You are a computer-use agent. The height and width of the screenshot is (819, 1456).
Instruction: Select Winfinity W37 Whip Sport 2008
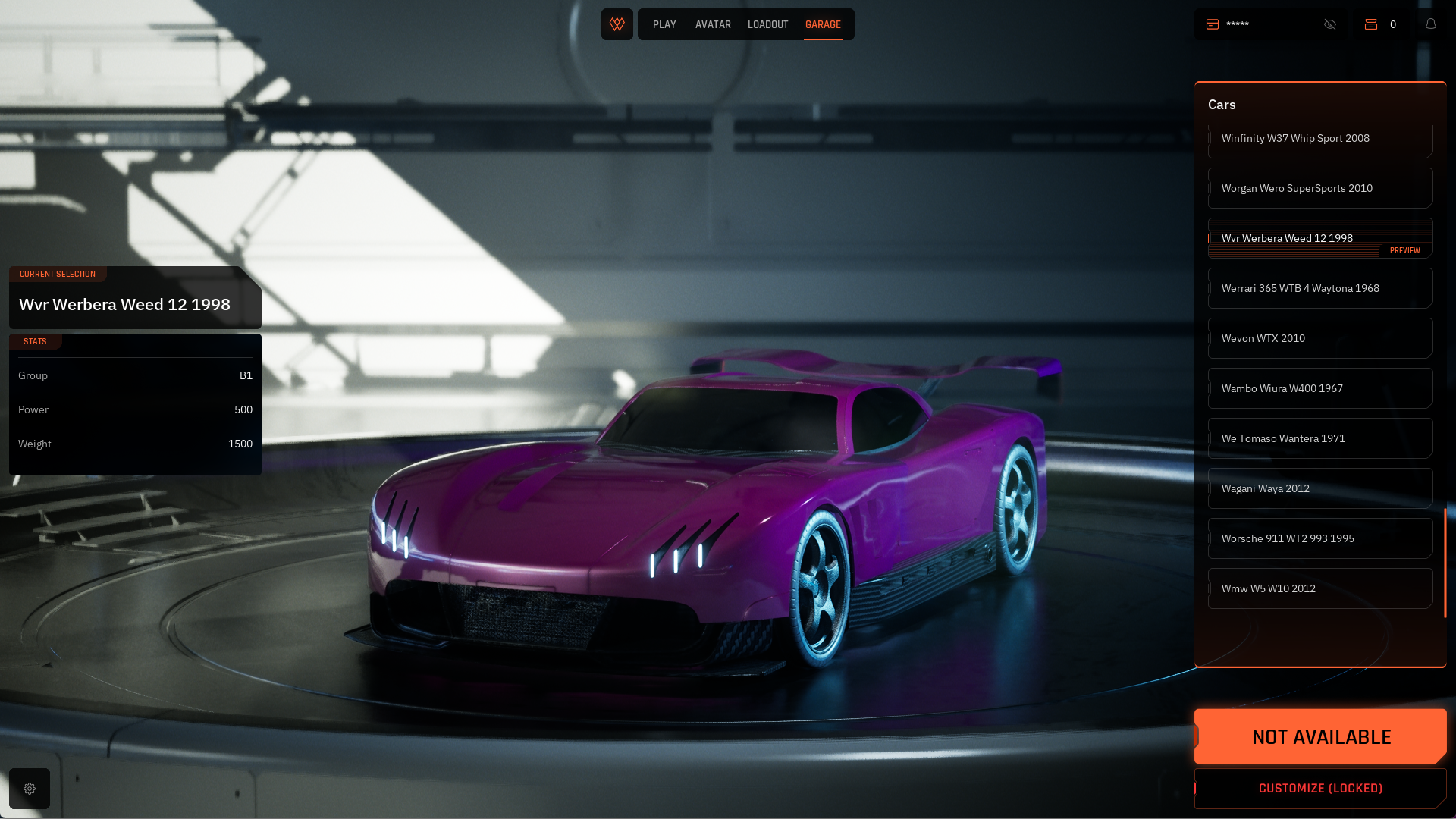tap(1319, 140)
